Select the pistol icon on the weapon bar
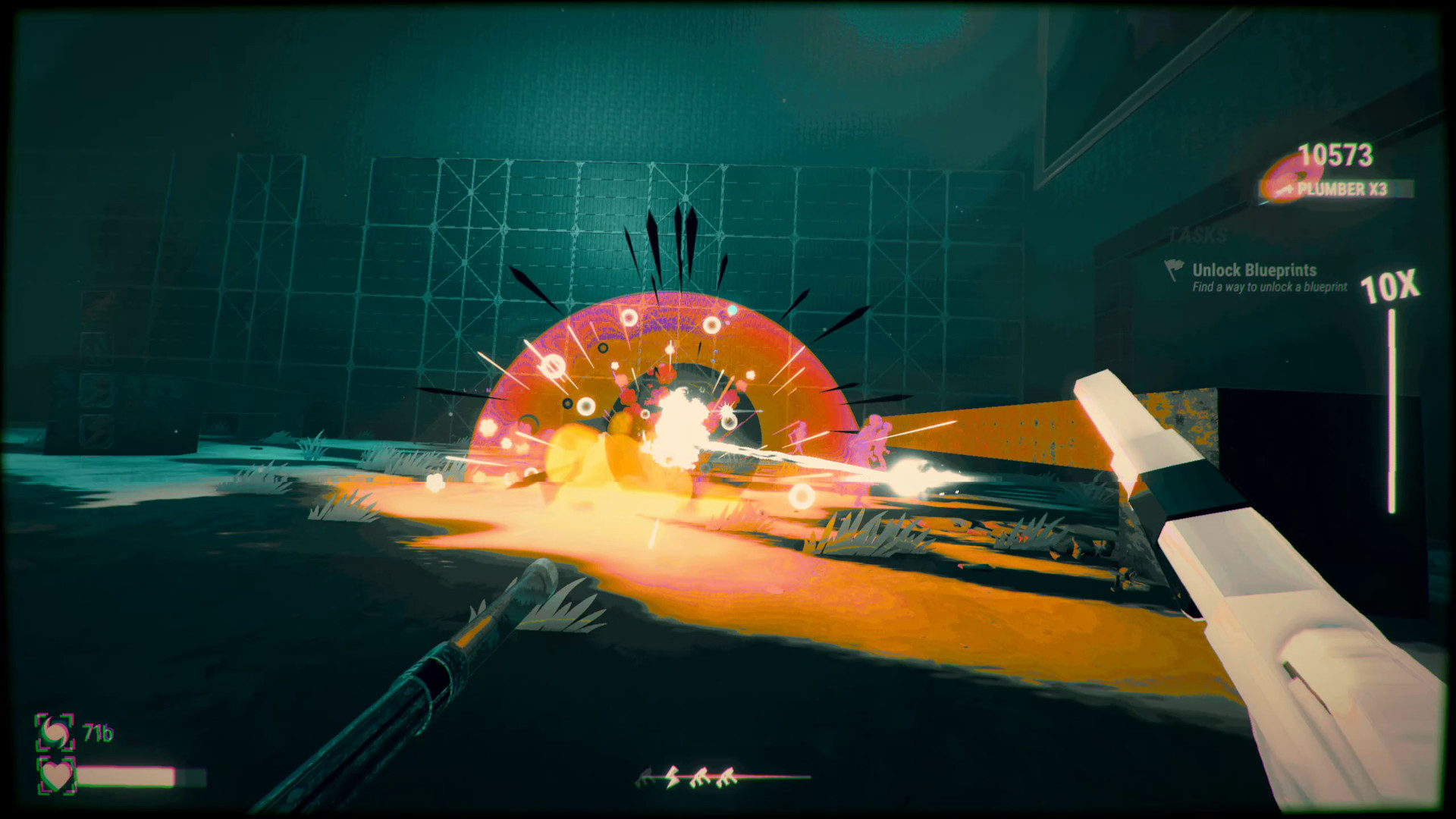 pyautogui.click(x=644, y=775)
